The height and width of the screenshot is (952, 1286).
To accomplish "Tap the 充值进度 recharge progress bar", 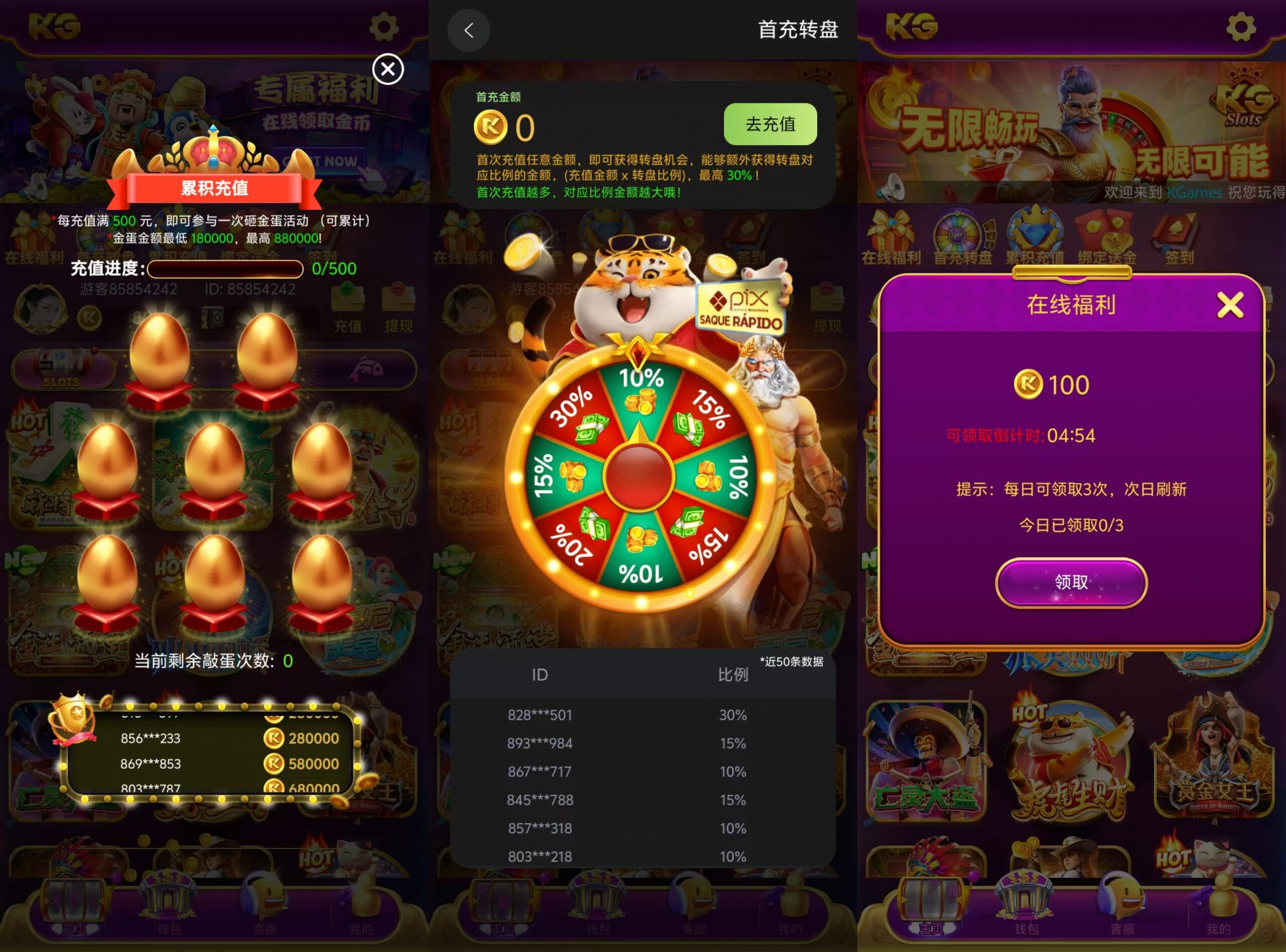I will tap(225, 269).
